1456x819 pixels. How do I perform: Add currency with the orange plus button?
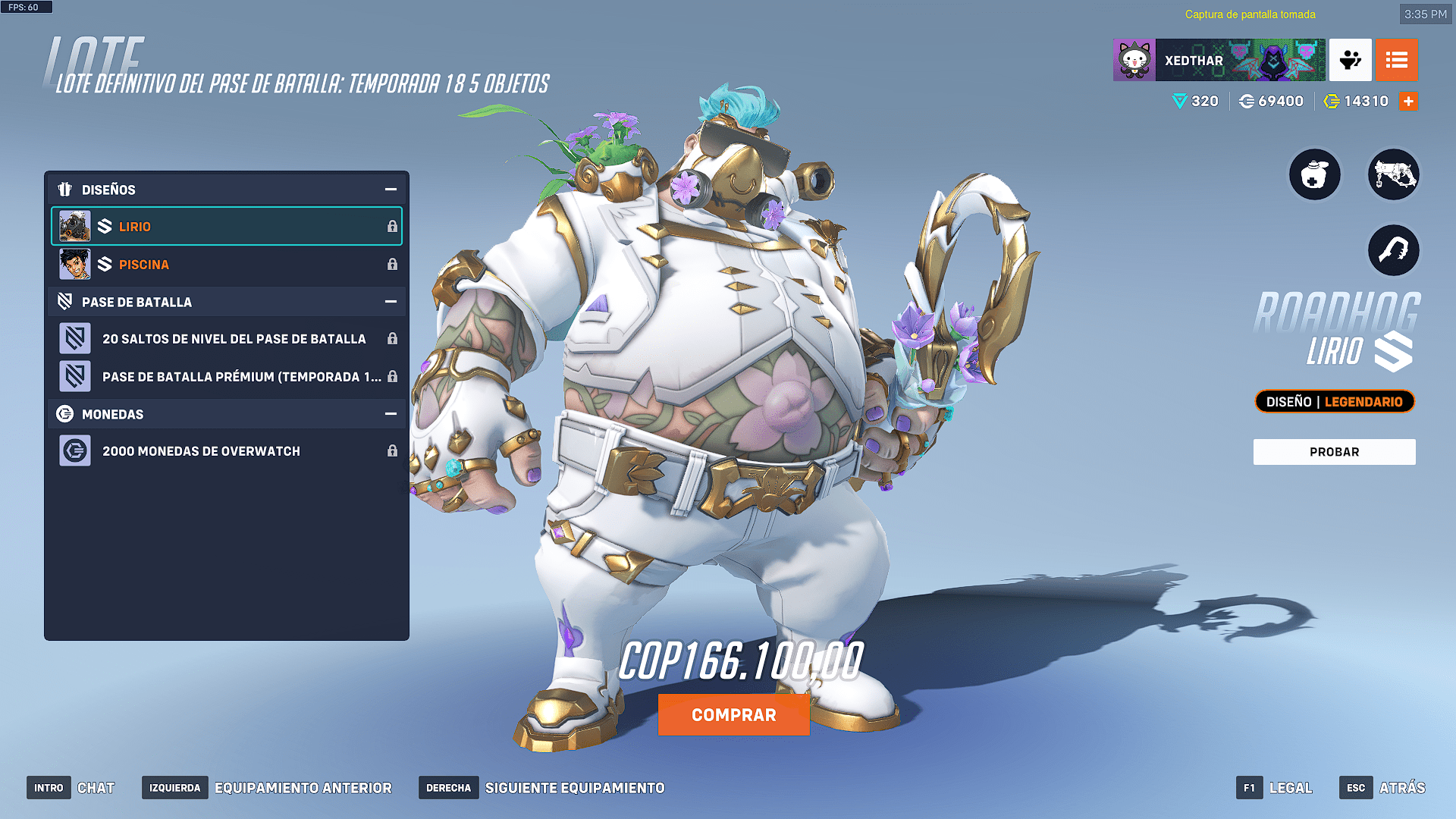click(x=1408, y=102)
